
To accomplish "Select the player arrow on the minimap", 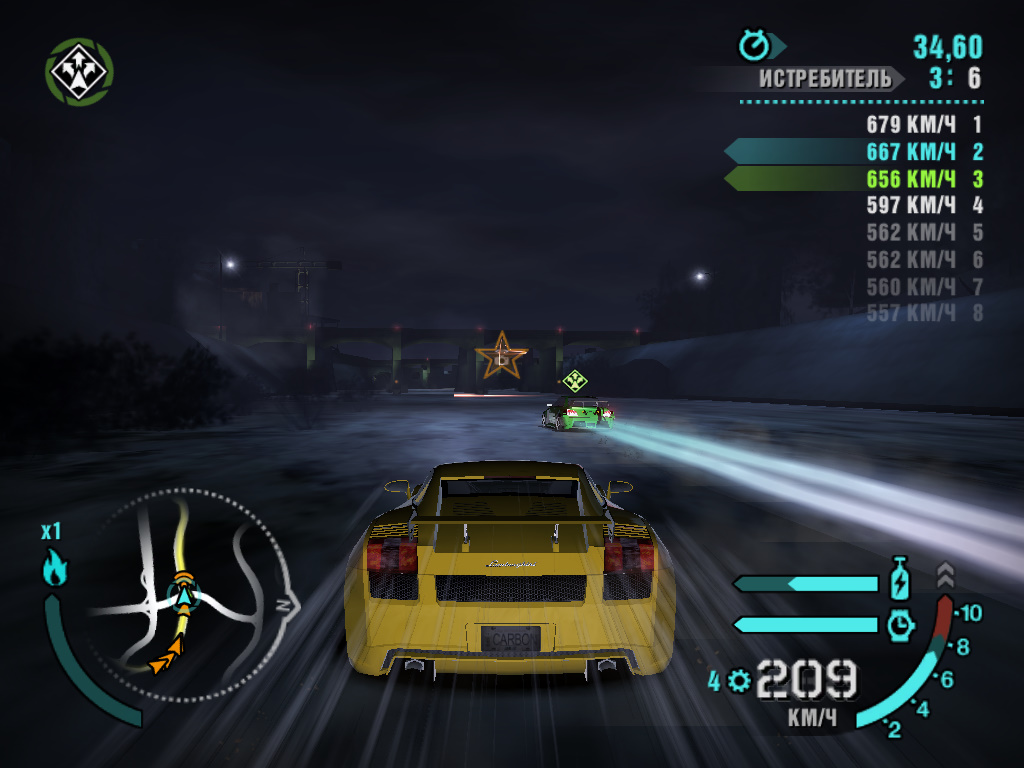I will [184, 597].
